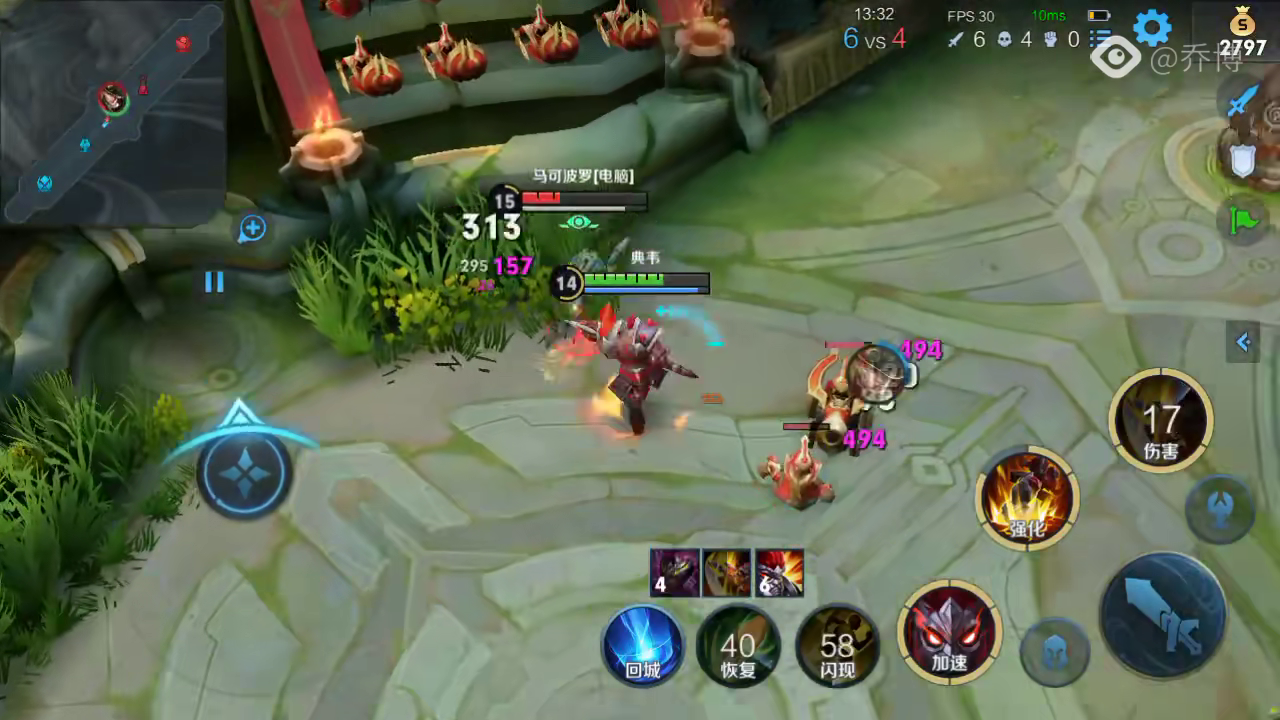Collapse the side panel with the arrow

pyautogui.click(x=1243, y=343)
